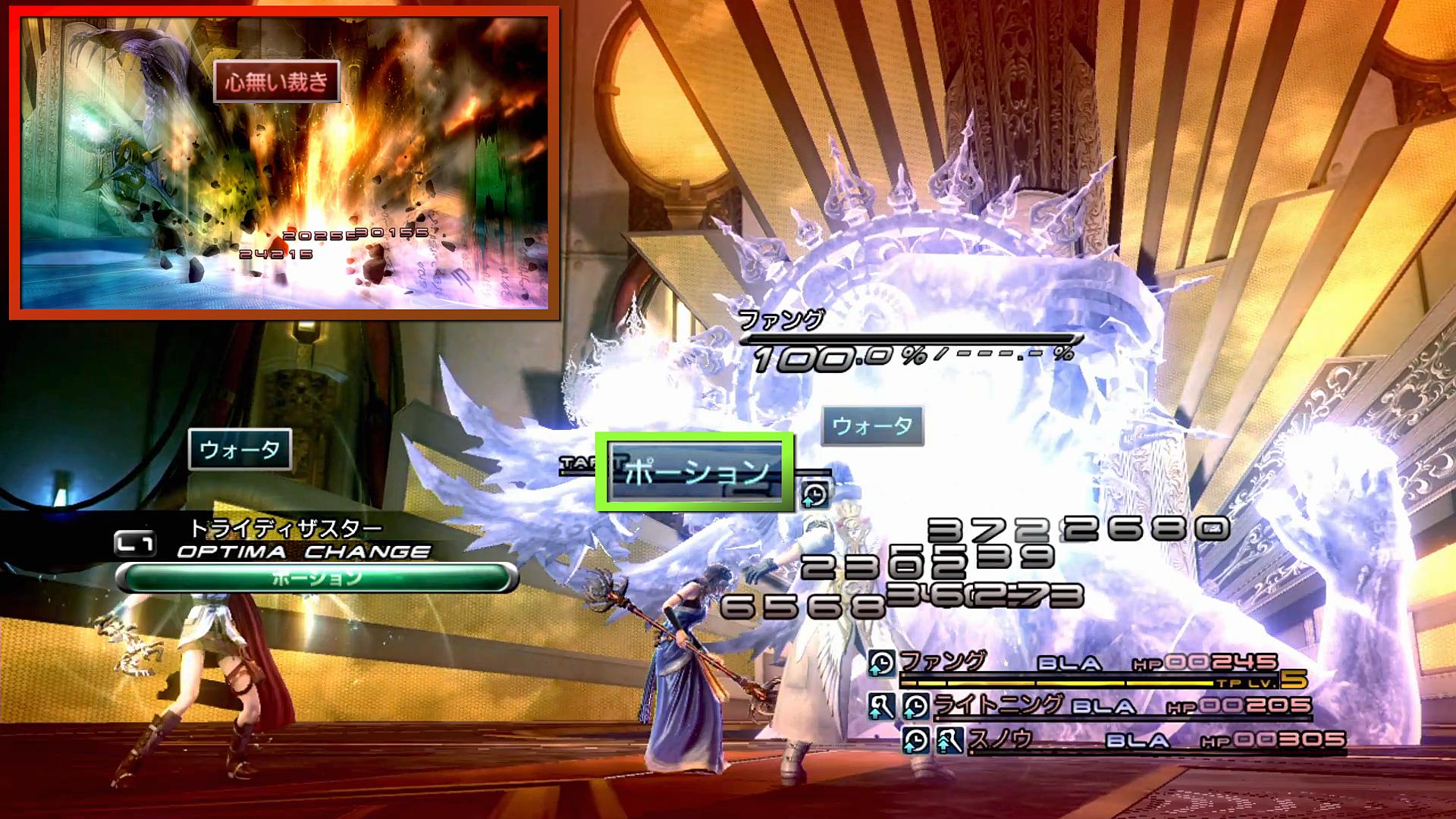Click the トライディザスター paradigm name
Screen dimensions: 1456x819
point(285,528)
